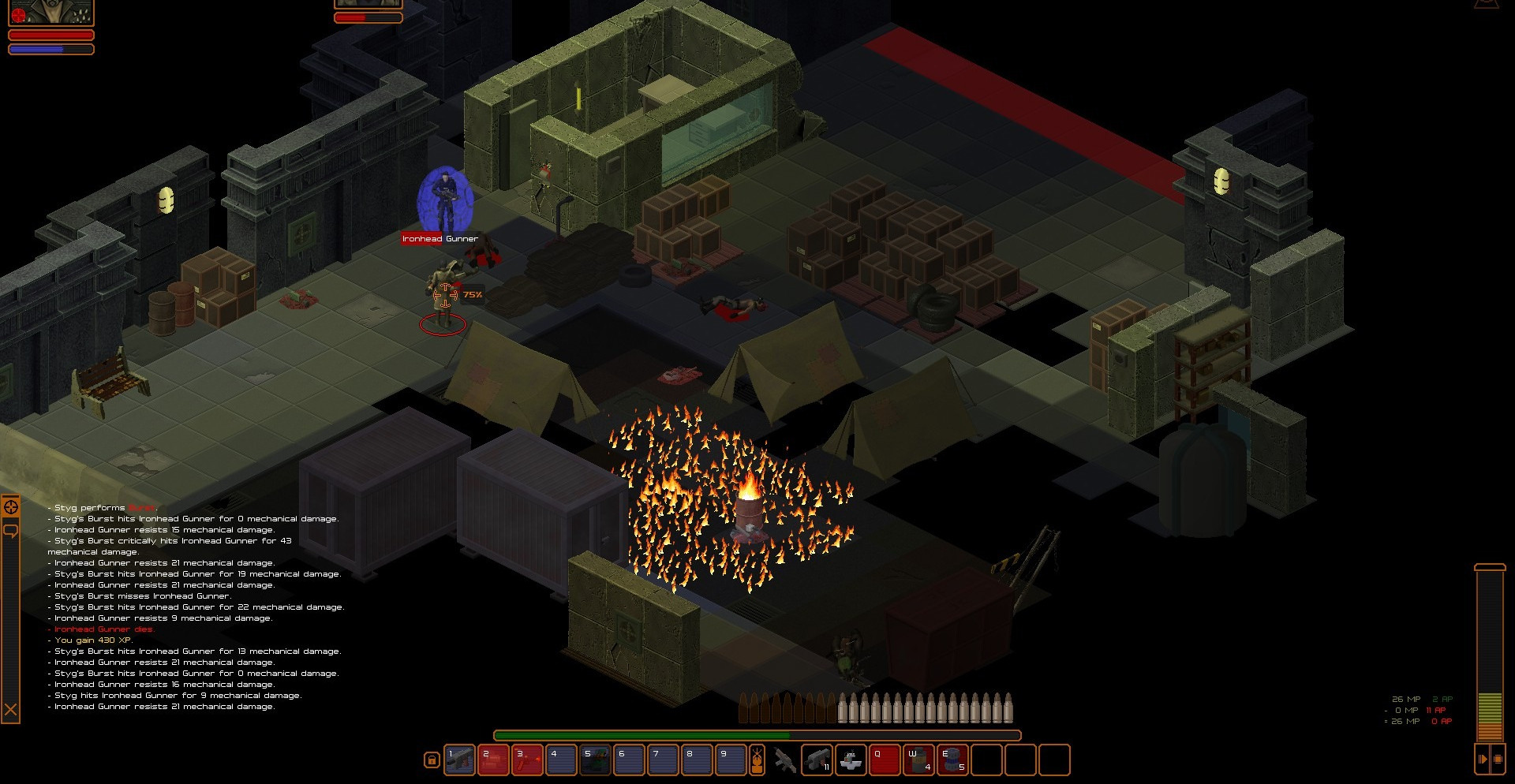
Task: Use the grenade in the W slot
Action: click(918, 760)
